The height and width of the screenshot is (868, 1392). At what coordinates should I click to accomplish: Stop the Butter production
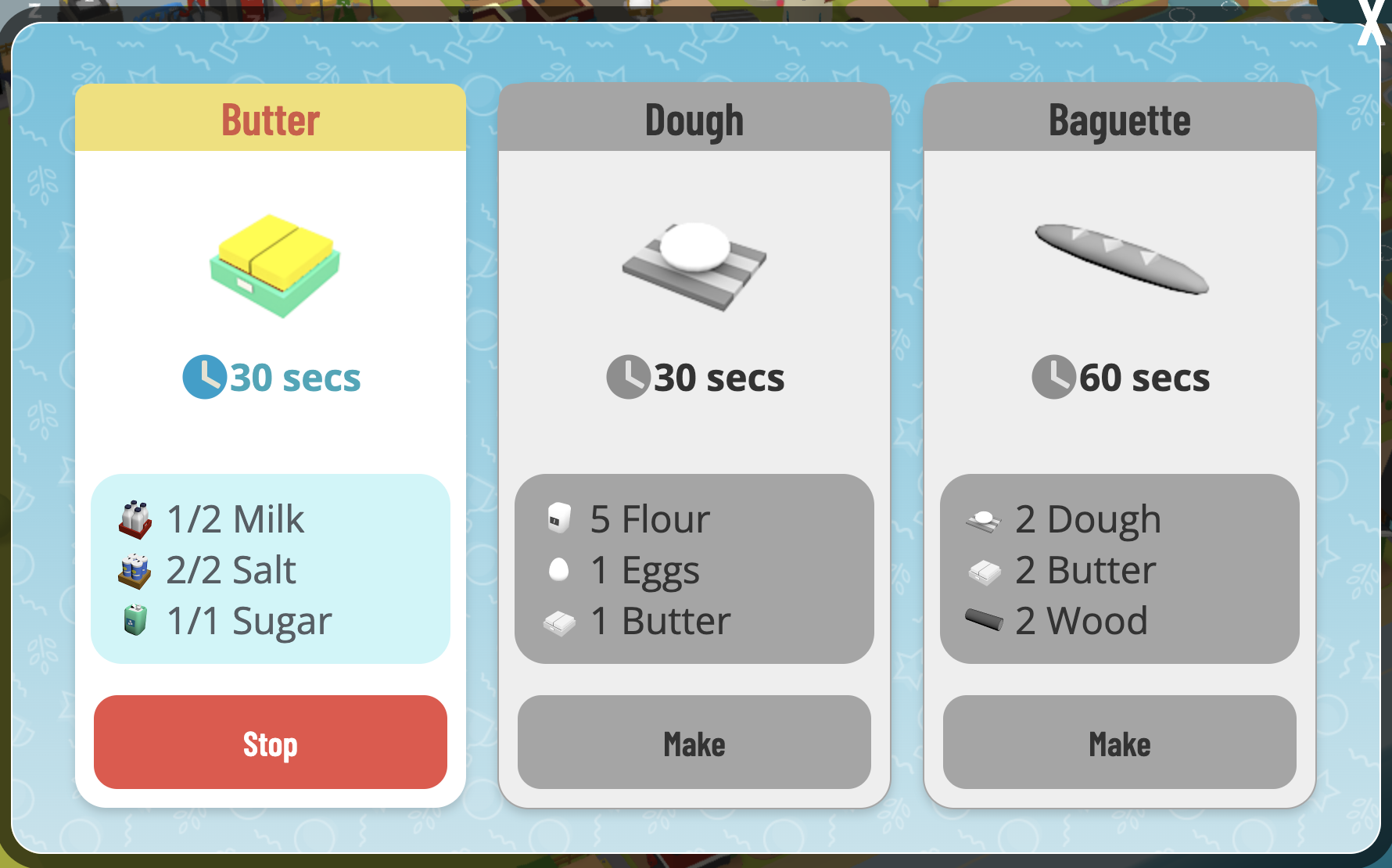coord(270,742)
